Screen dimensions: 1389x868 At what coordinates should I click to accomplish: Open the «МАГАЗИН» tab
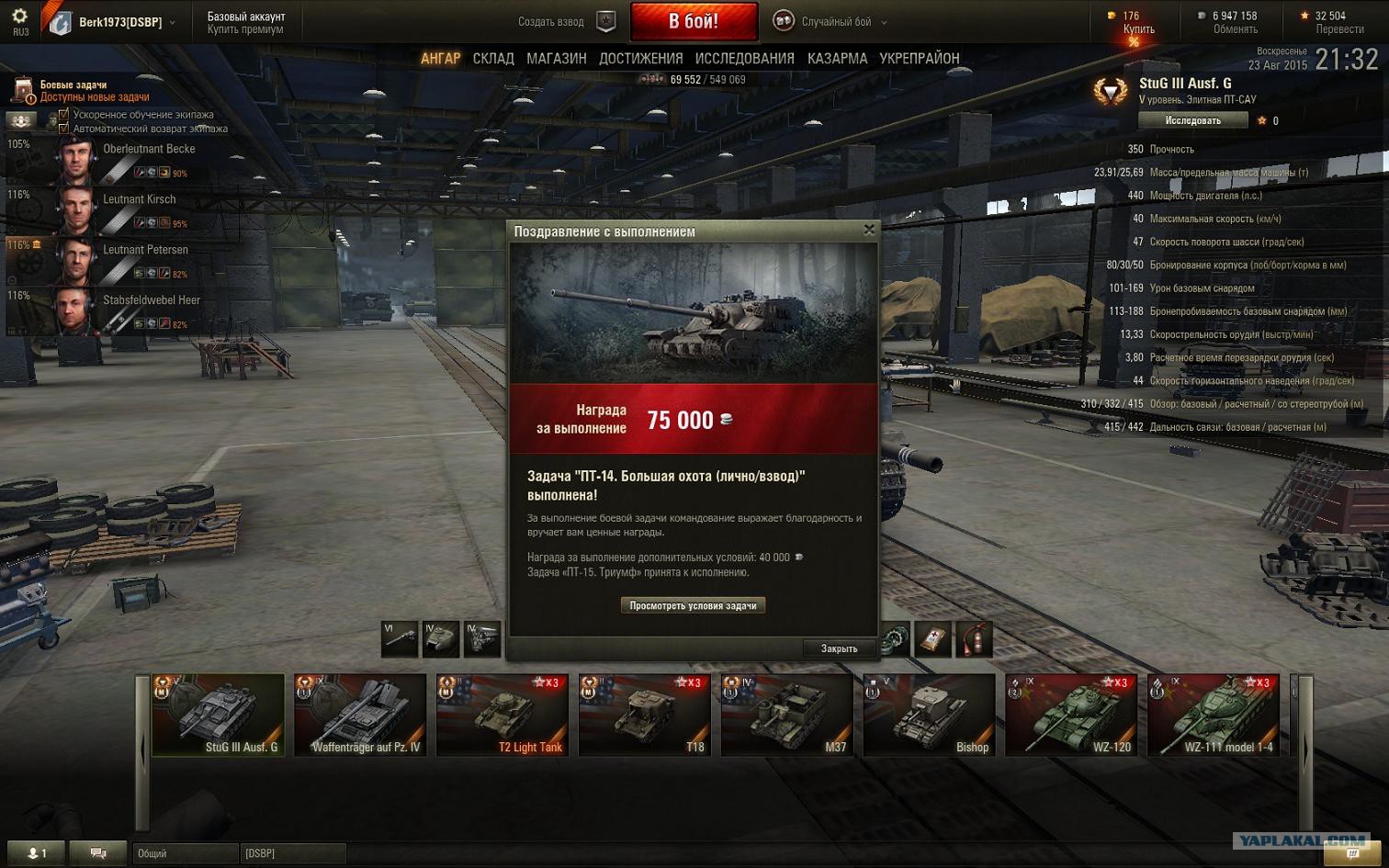pos(556,59)
